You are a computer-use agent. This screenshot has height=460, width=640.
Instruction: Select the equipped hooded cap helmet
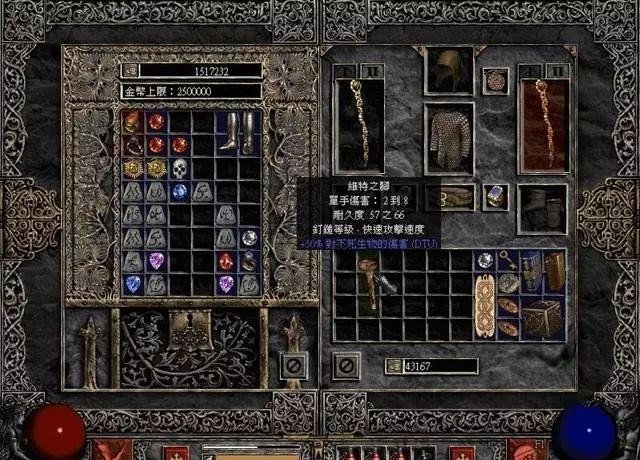pos(448,71)
